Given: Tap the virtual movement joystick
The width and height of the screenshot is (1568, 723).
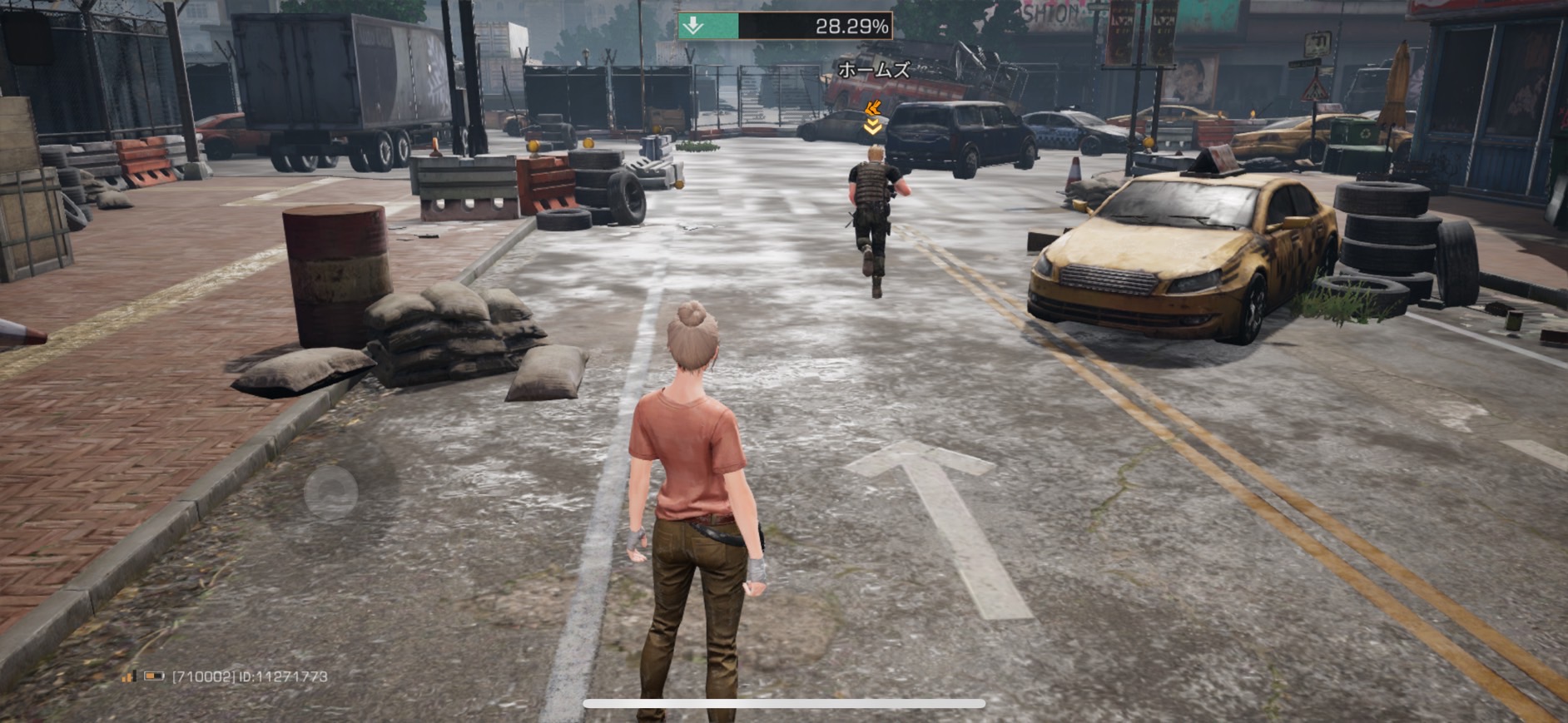Looking at the screenshot, I should pos(330,493).
